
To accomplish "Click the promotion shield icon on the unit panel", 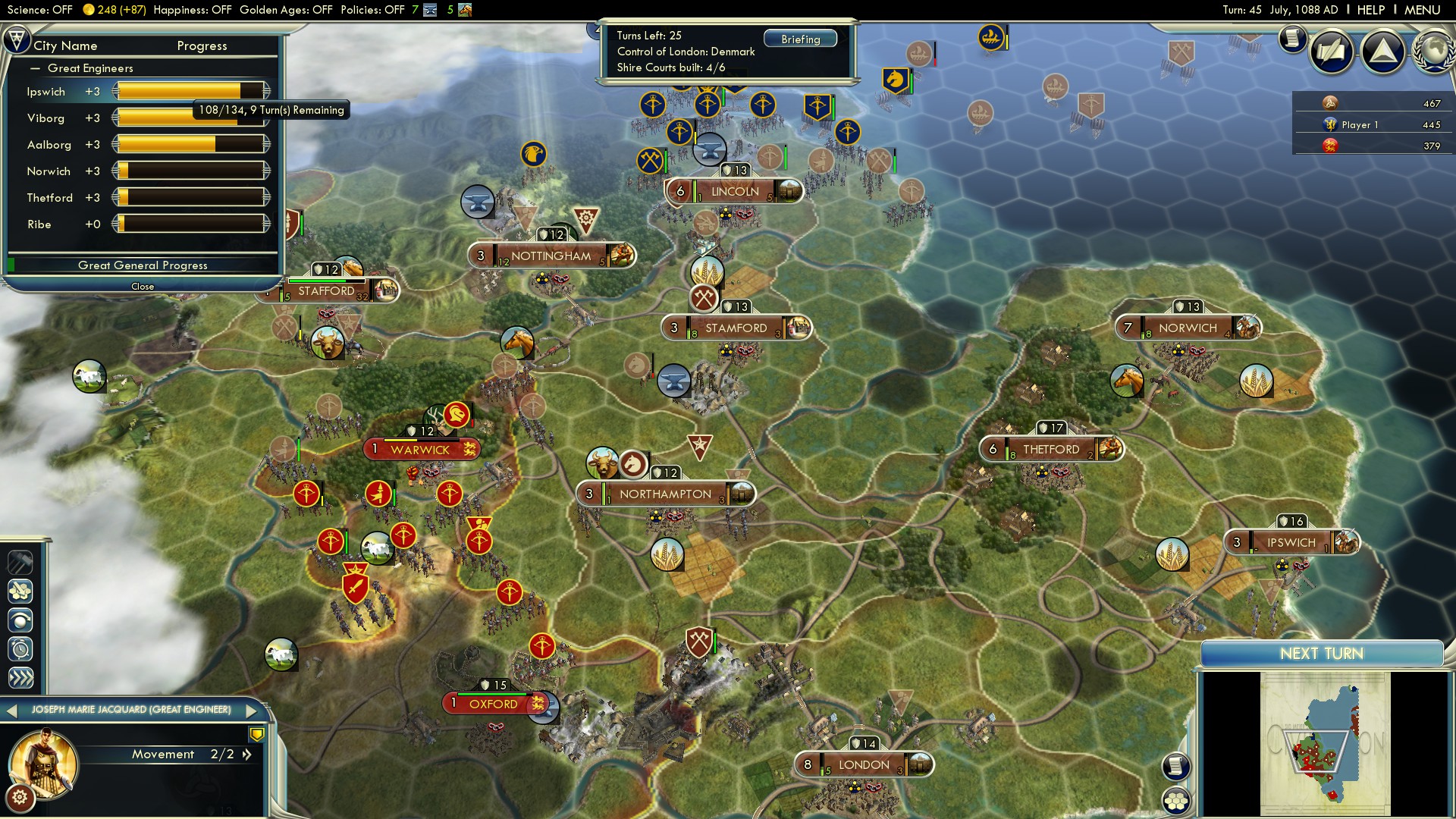I will click(x=258, y=733).
